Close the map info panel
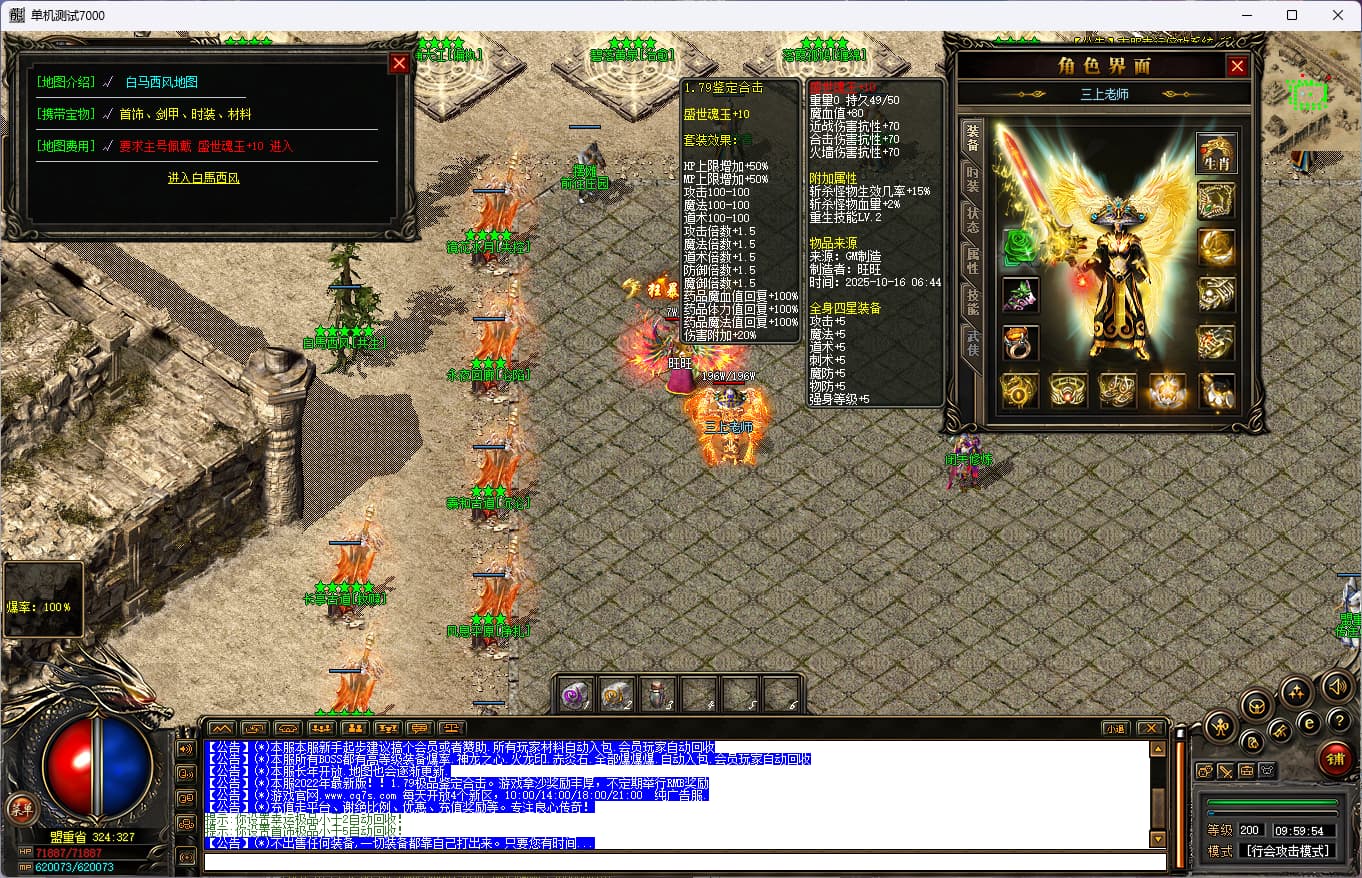This screenshot has width=1362, height=878. coord(399,64)
